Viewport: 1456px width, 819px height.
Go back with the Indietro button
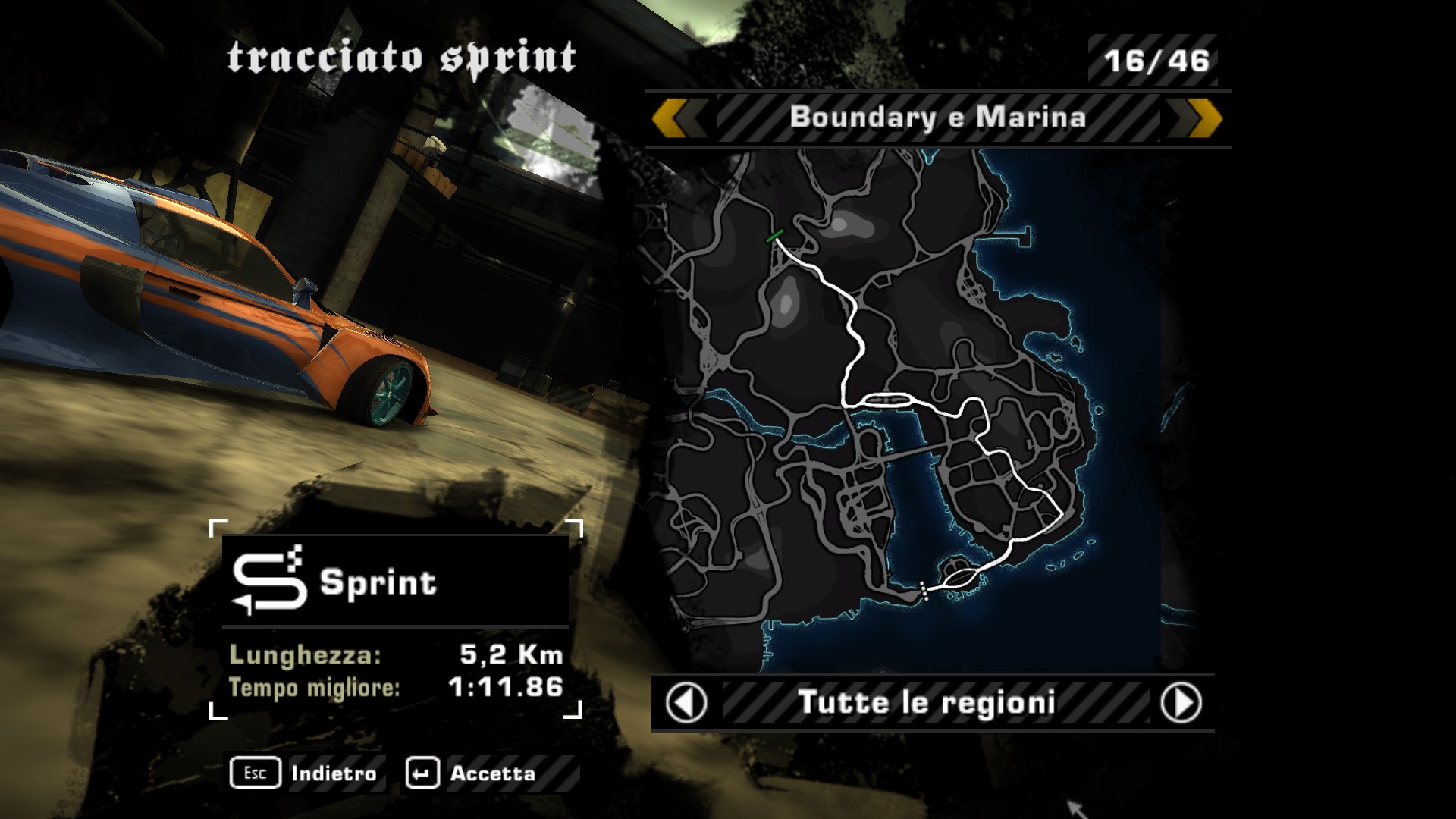(306, 773)
